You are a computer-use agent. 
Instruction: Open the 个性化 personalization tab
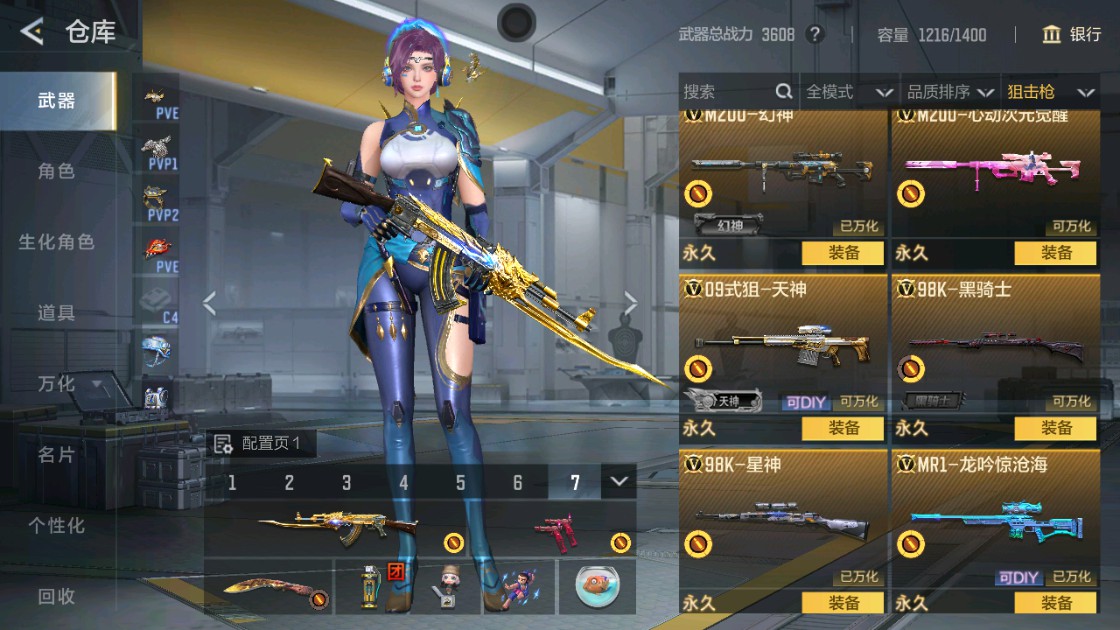point(56,525)
